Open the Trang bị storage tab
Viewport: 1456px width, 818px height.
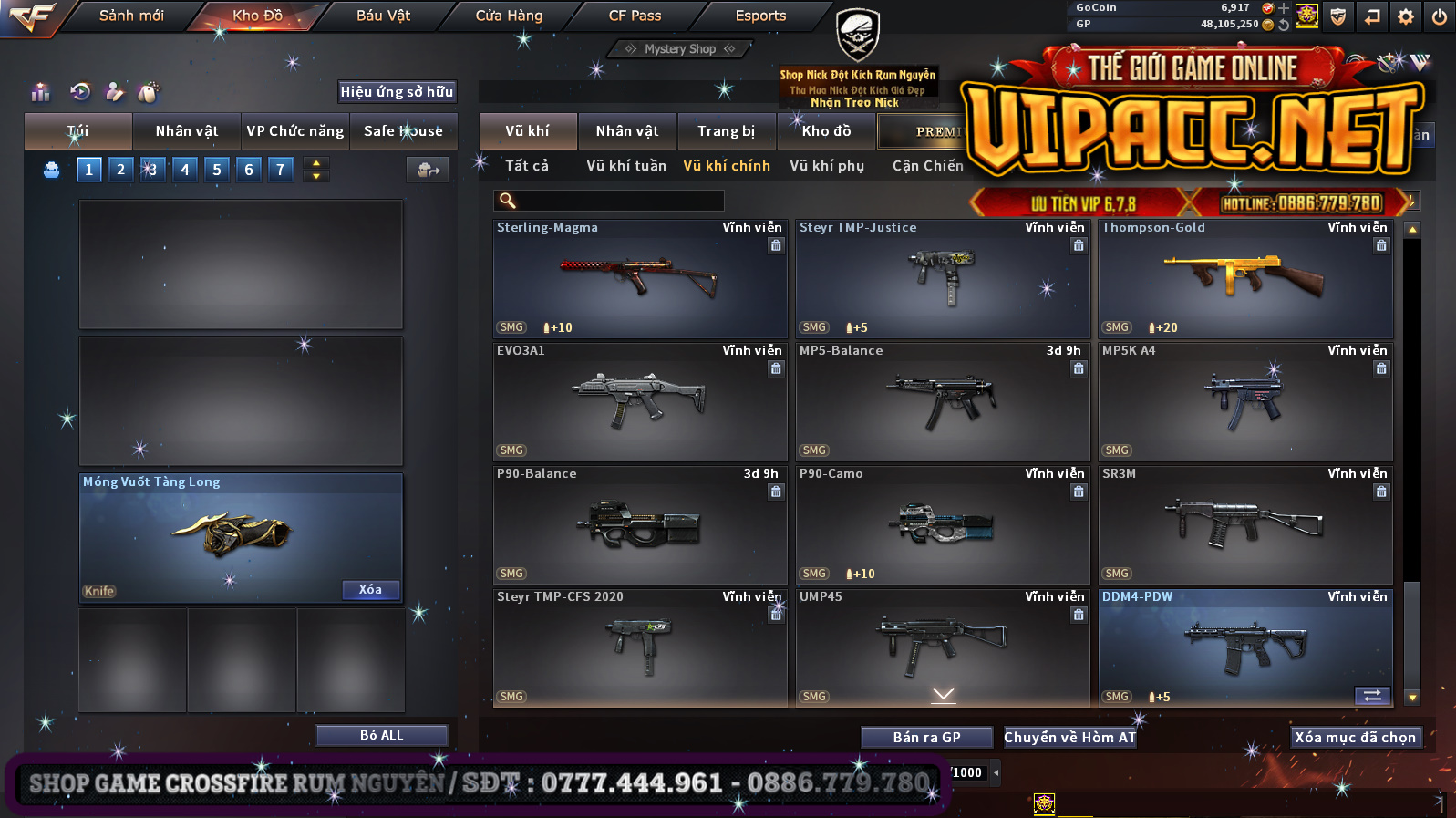tap(727, 131)
